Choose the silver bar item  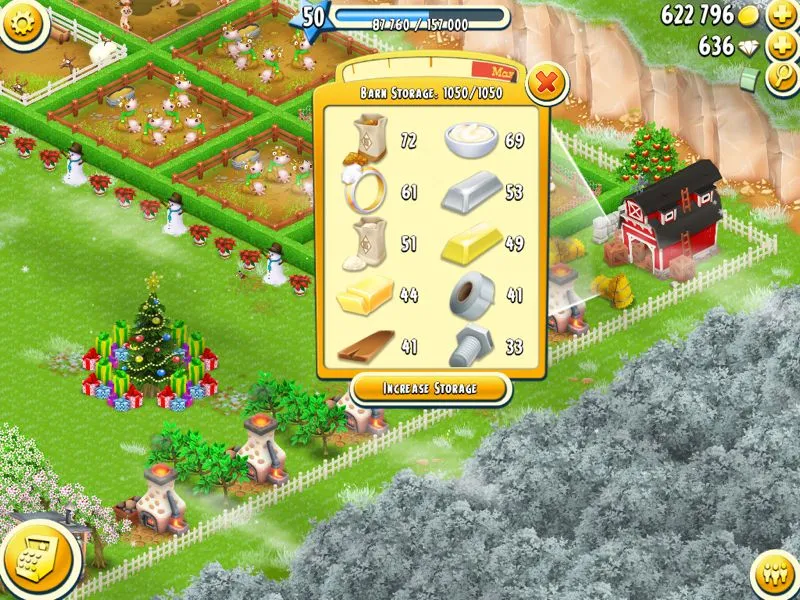tap(470, 192)
